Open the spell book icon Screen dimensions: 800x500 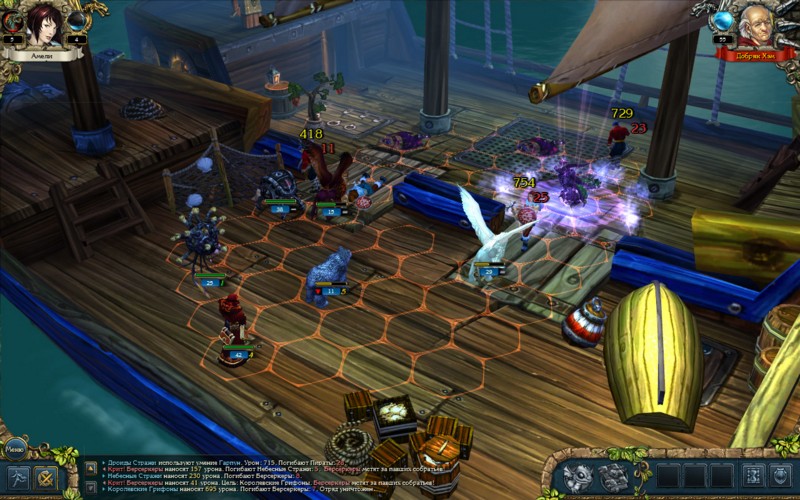(613, 477)
